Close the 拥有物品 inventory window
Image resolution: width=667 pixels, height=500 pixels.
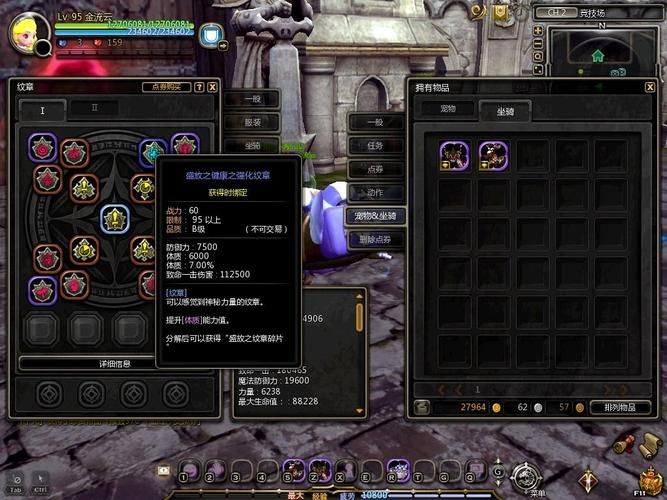pyautogui.click(x=652, y=87)
